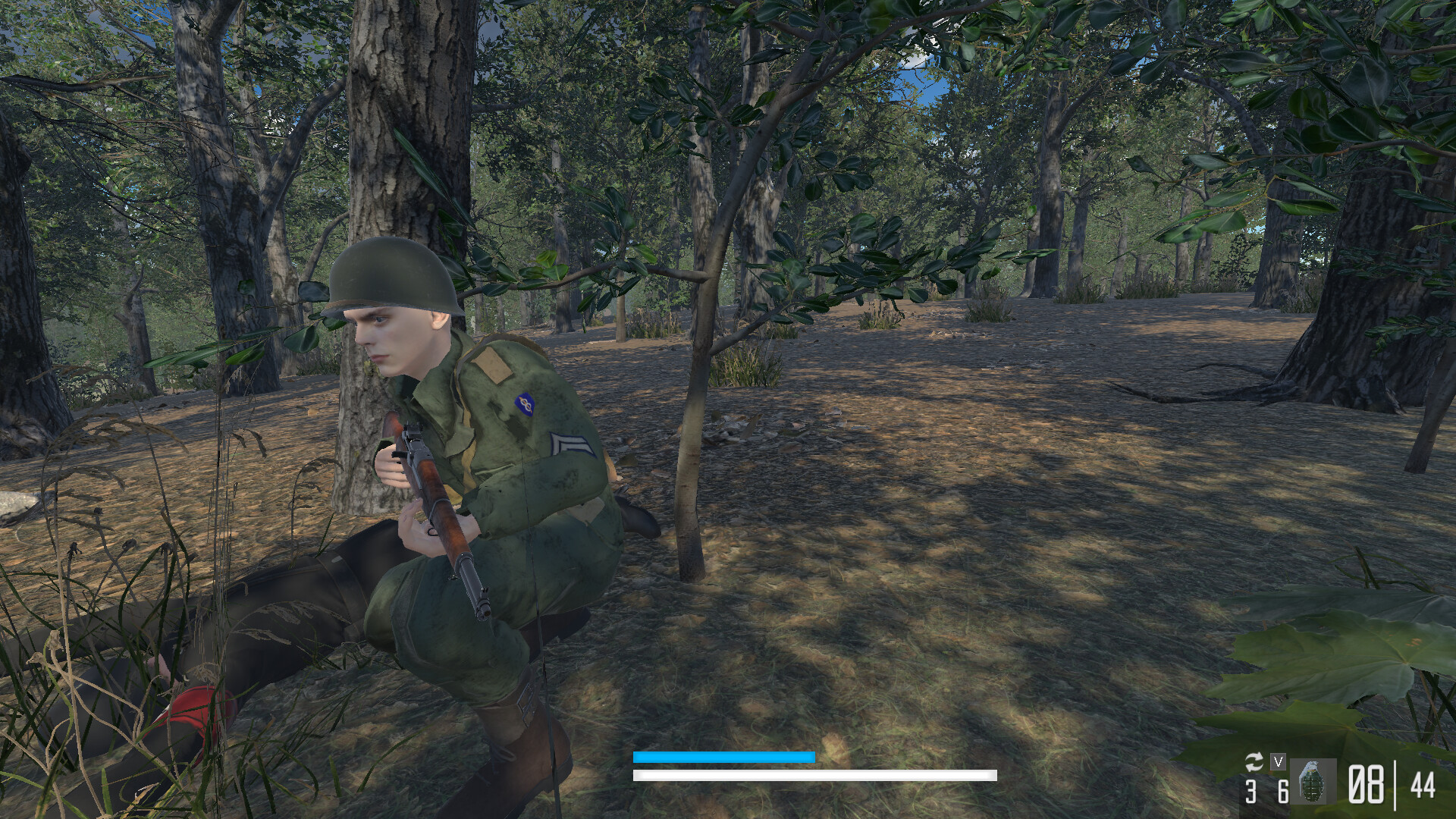This screenshot has height=819, width=1456.
Task: Click the blue stamina bar
Action: pos(723,757)
